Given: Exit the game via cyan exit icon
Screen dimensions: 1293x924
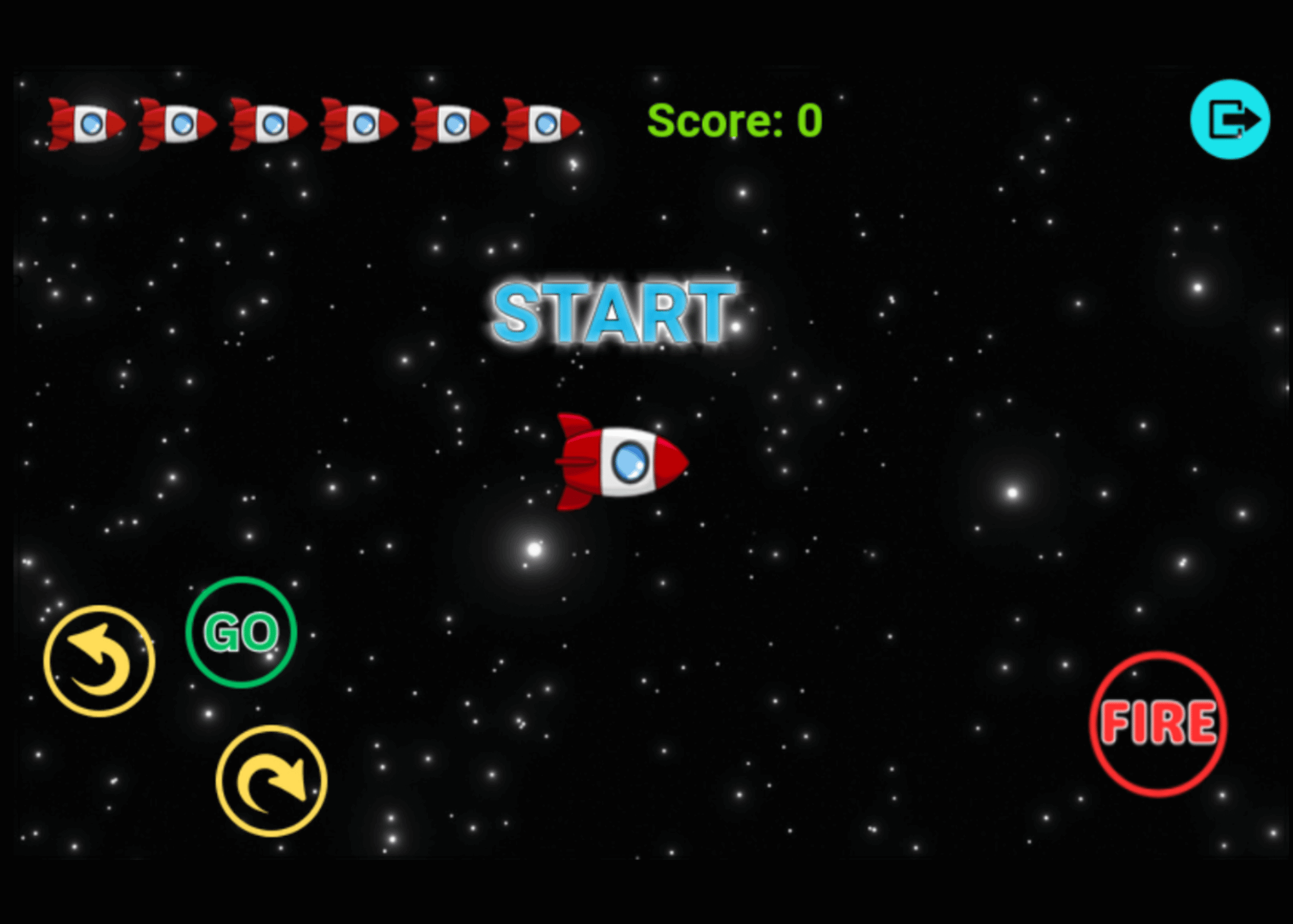Looking at the screenshot, I should (1230, 120).
